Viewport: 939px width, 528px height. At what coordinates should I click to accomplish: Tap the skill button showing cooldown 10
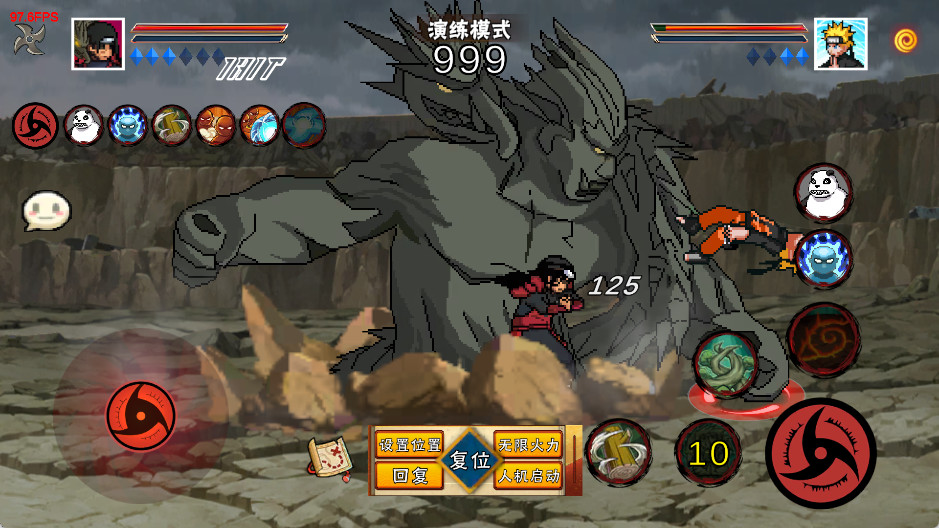point(708,453)
